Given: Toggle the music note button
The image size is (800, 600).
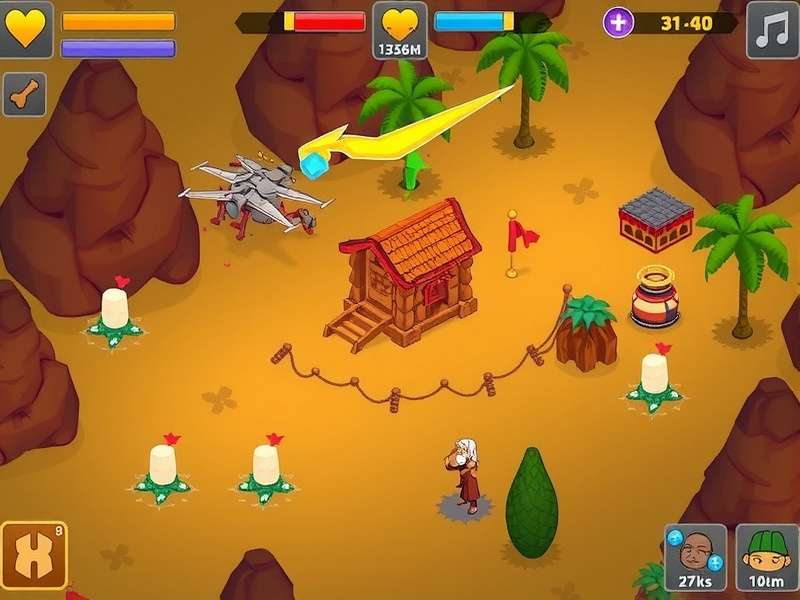Looking at the screenshot, I should (772, 30).
